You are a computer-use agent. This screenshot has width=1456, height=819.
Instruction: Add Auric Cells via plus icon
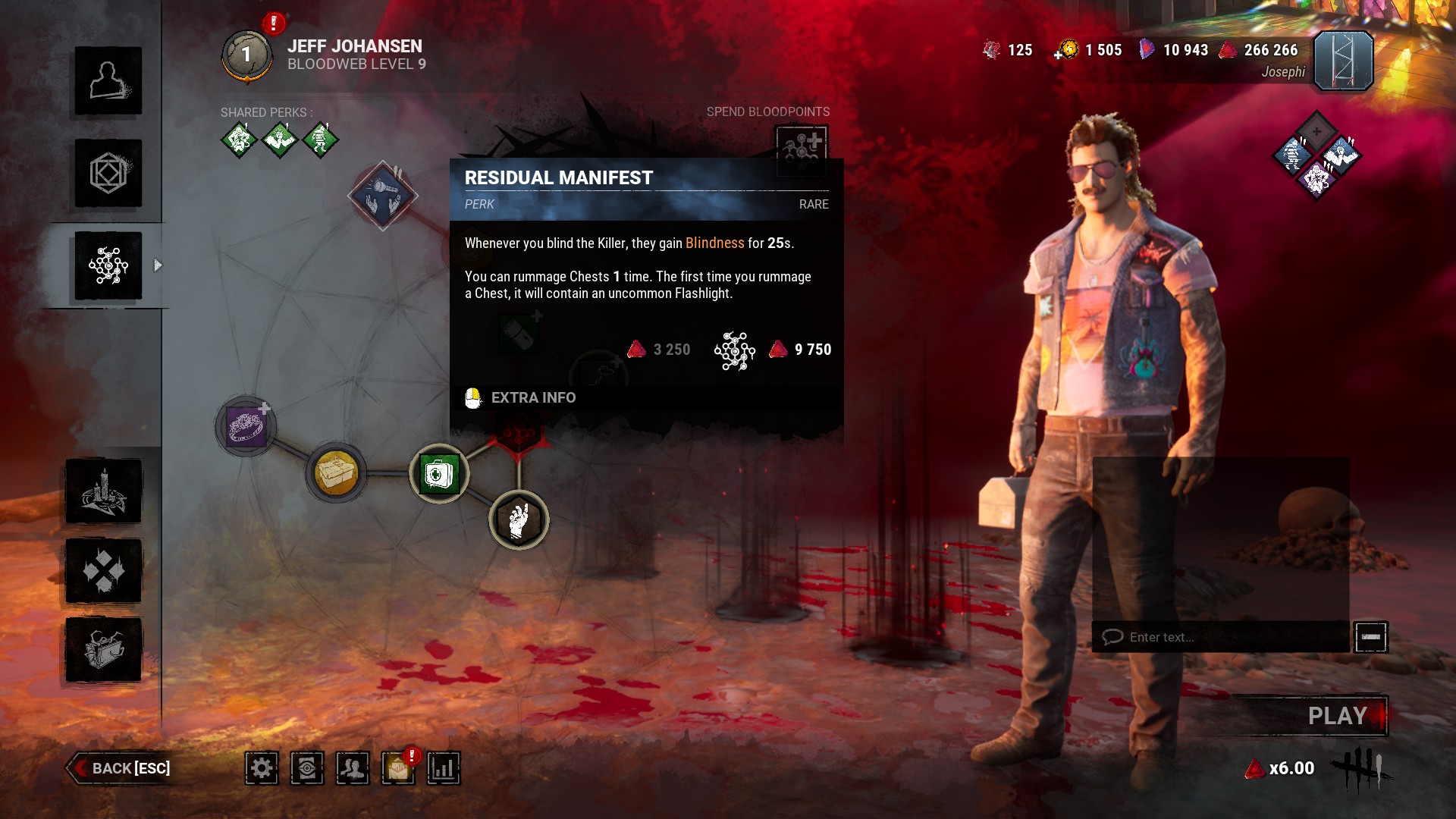pos(1059,55)
